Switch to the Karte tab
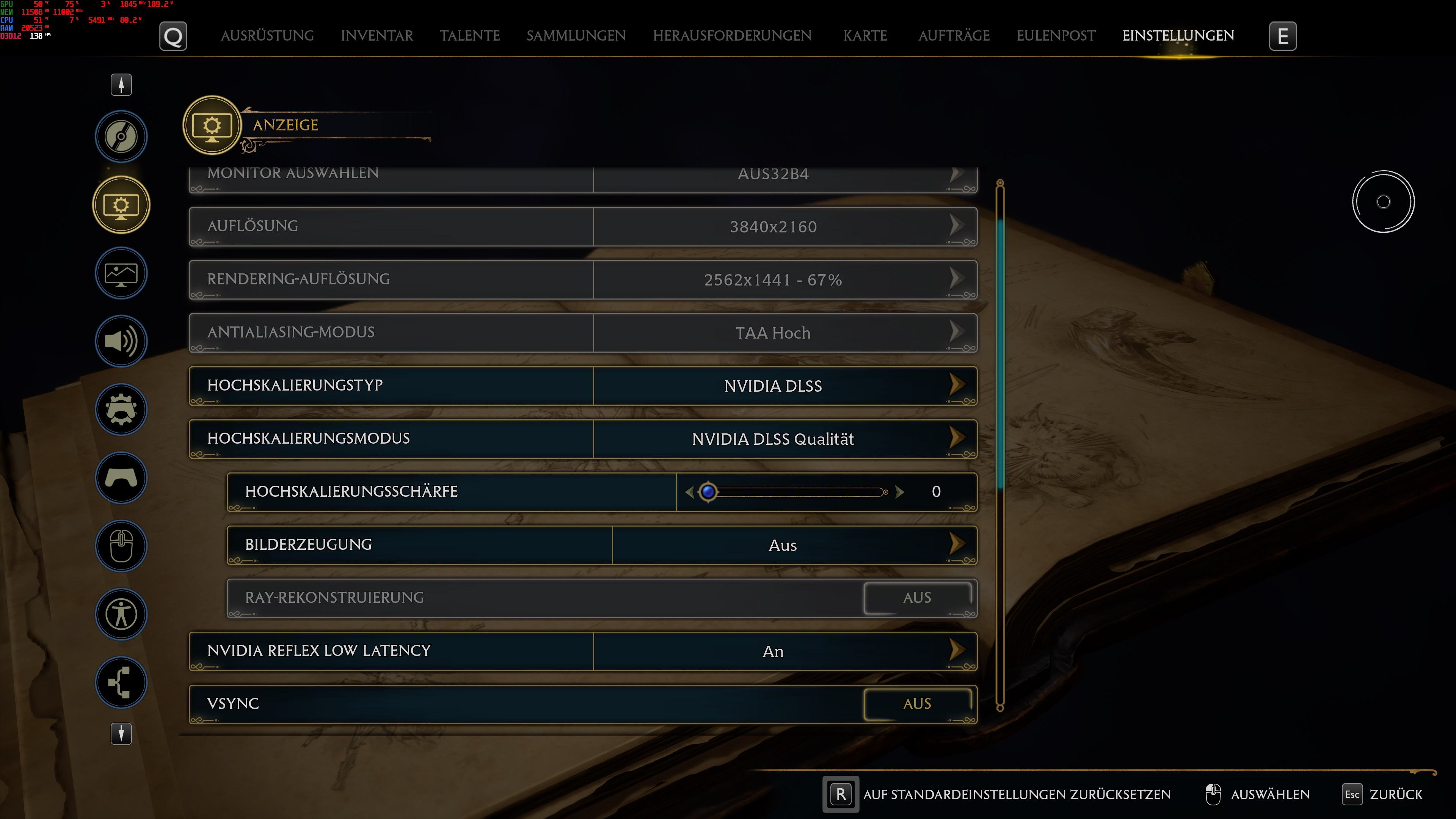1456x819 pixels. pyautogui.click(x=865, y=36)
